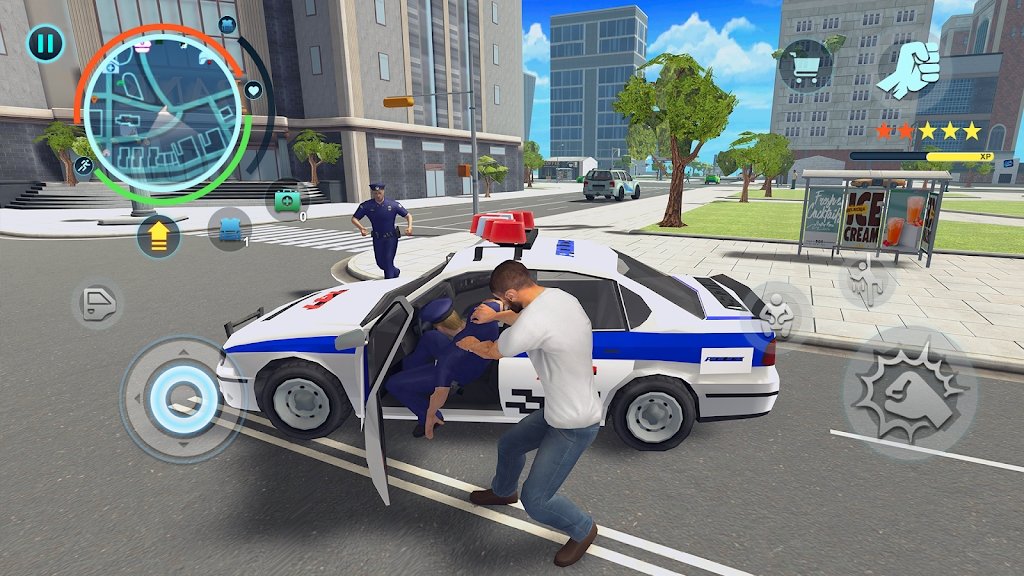
Task: Tap the running man sprint icon by the minimap
Action: 84,166
